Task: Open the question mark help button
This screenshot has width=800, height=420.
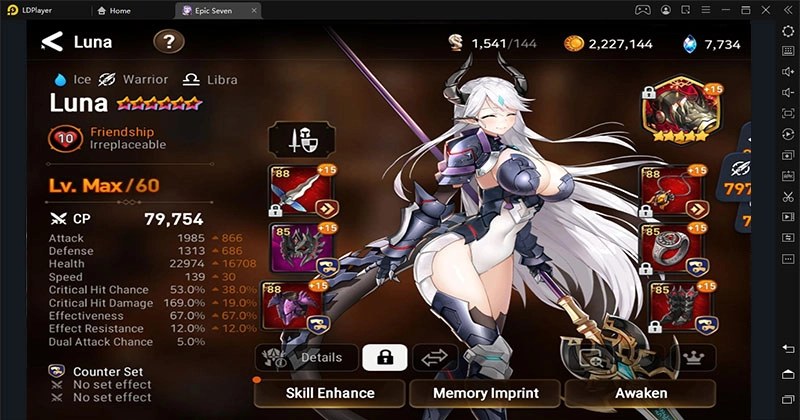Action: [x=169, y=42]
